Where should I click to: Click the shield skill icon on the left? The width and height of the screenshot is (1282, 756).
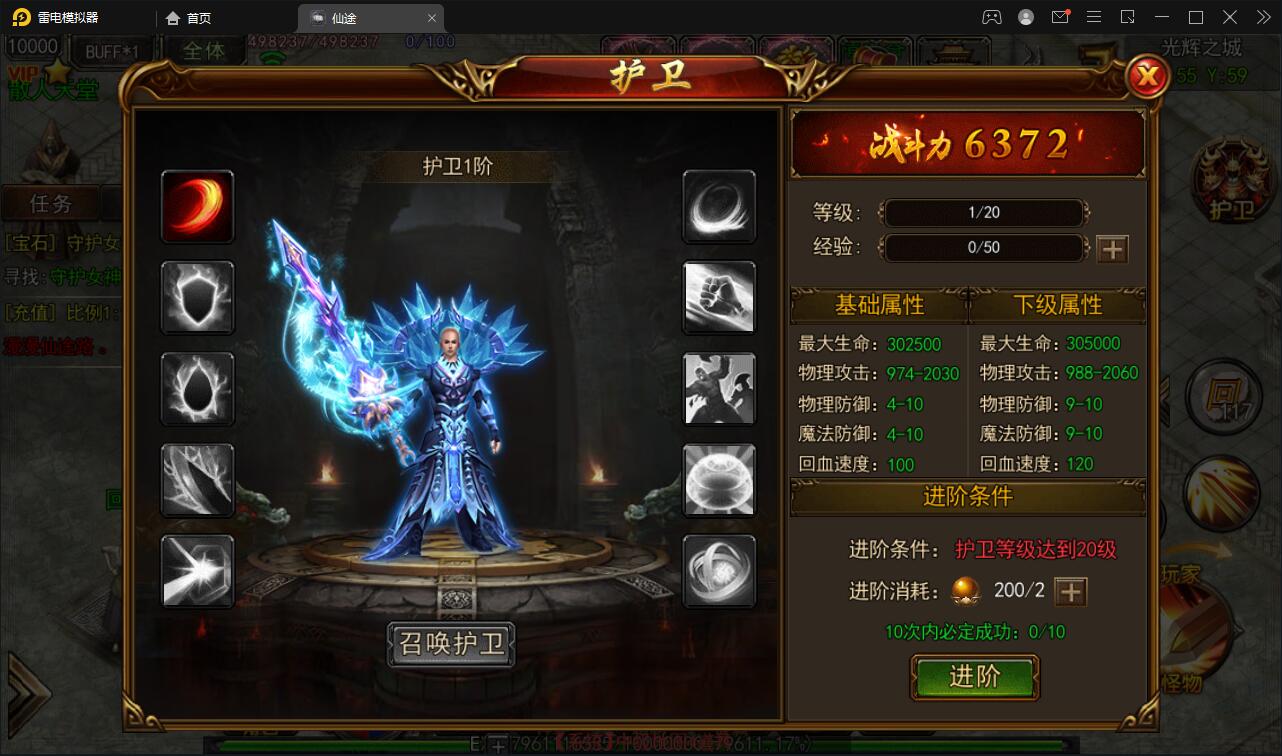[x=197, y=298]
